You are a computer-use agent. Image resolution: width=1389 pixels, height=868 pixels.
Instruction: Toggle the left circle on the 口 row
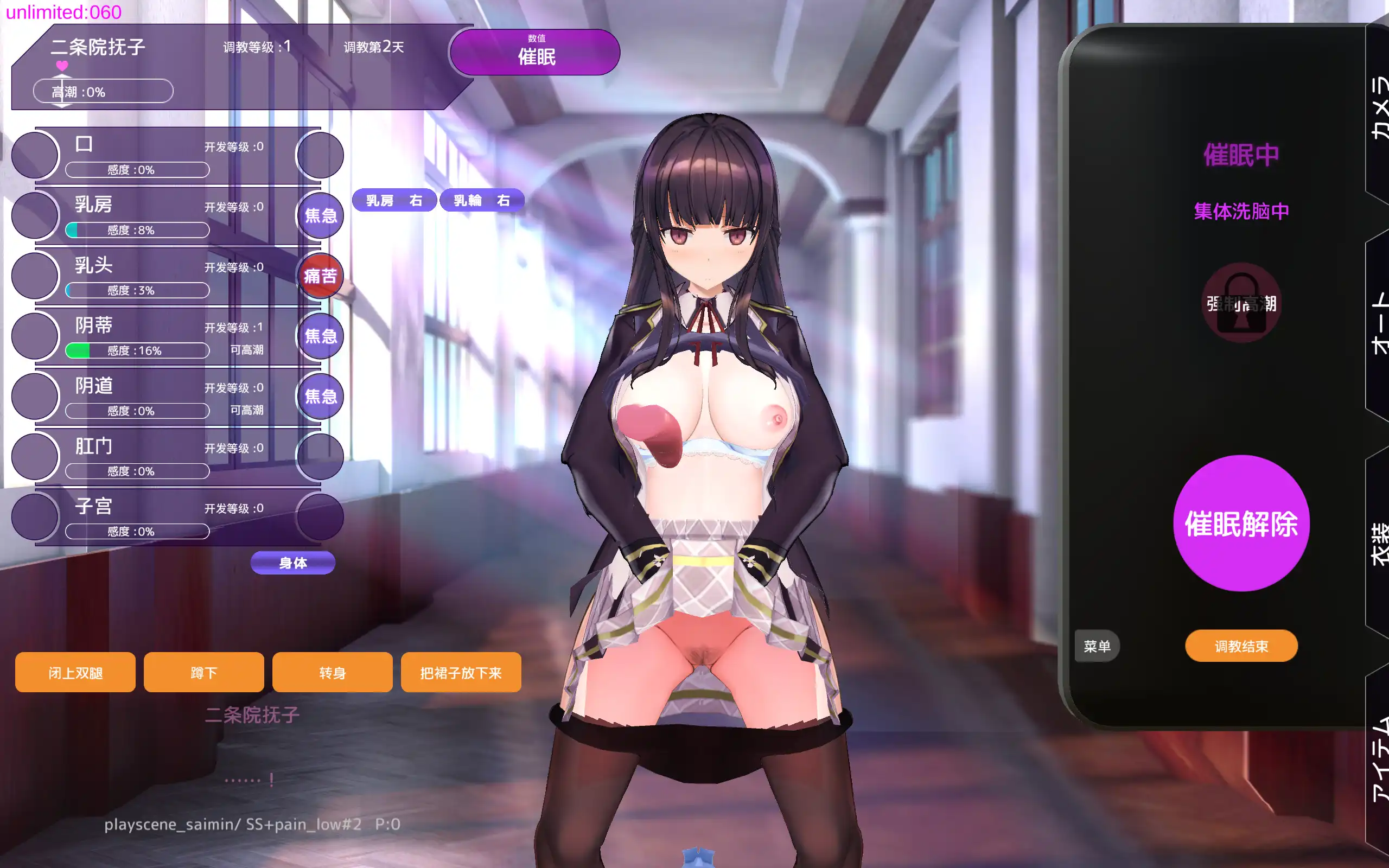click(x=34, y=155)
